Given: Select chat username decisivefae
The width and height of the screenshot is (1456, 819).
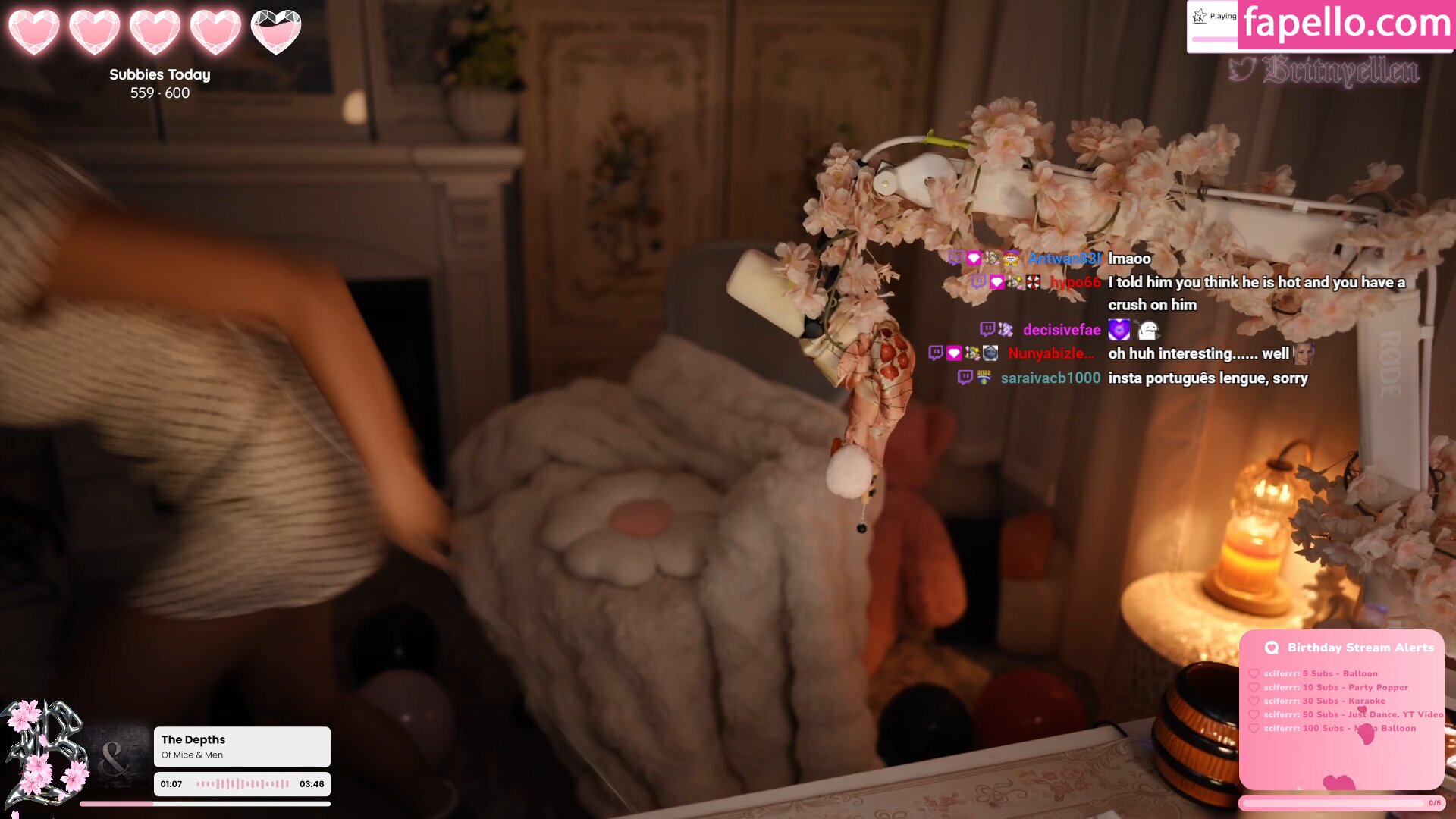Looking at the screenshot, I should tap(1061, 330).
